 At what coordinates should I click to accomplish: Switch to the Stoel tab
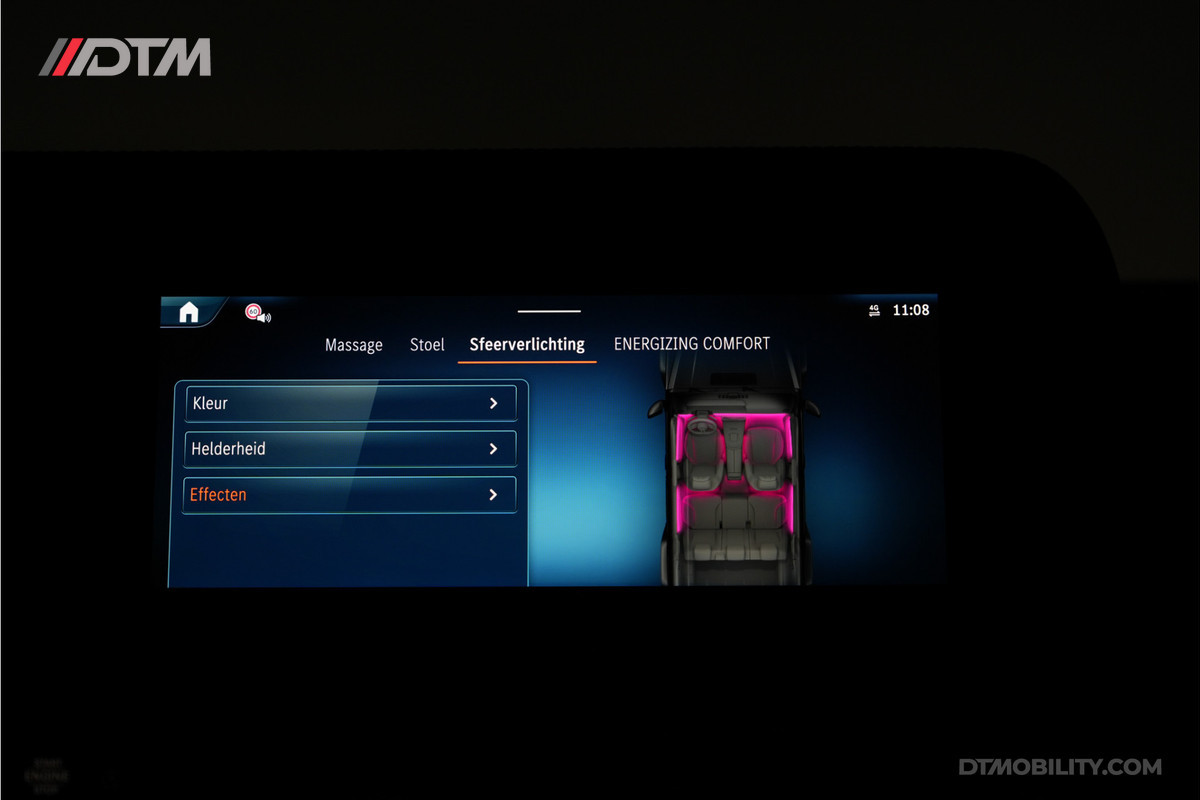point(427,345)
